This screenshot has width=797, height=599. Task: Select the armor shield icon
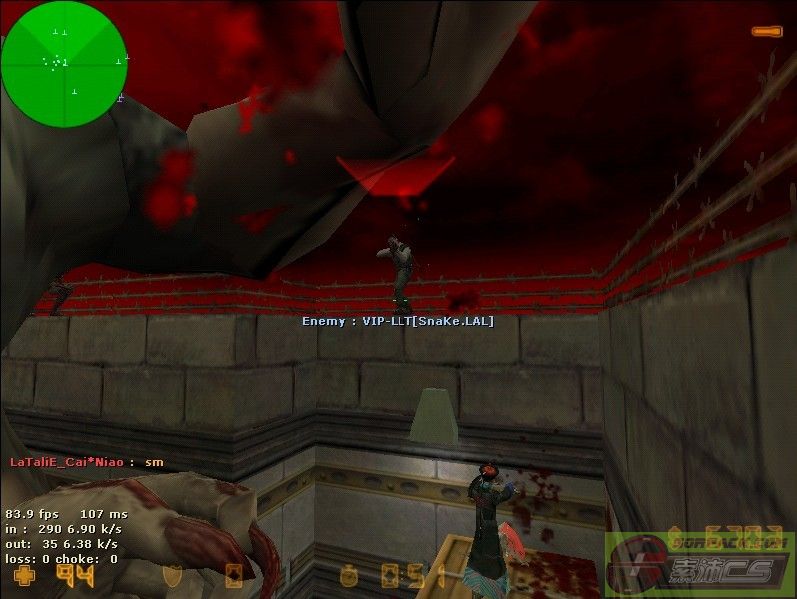(174, 576)
